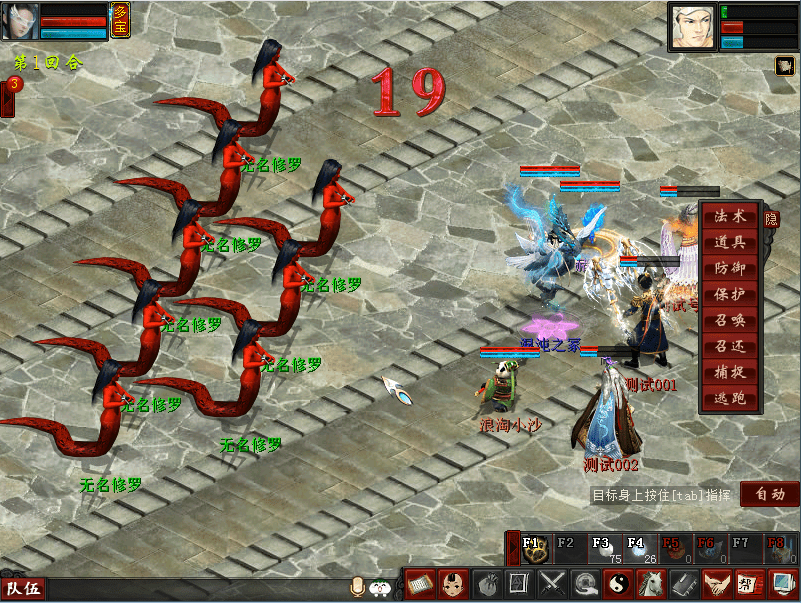Select the 召唤 summon command
This screenshot has width=801, height=603.
click(x=730, y=320)
